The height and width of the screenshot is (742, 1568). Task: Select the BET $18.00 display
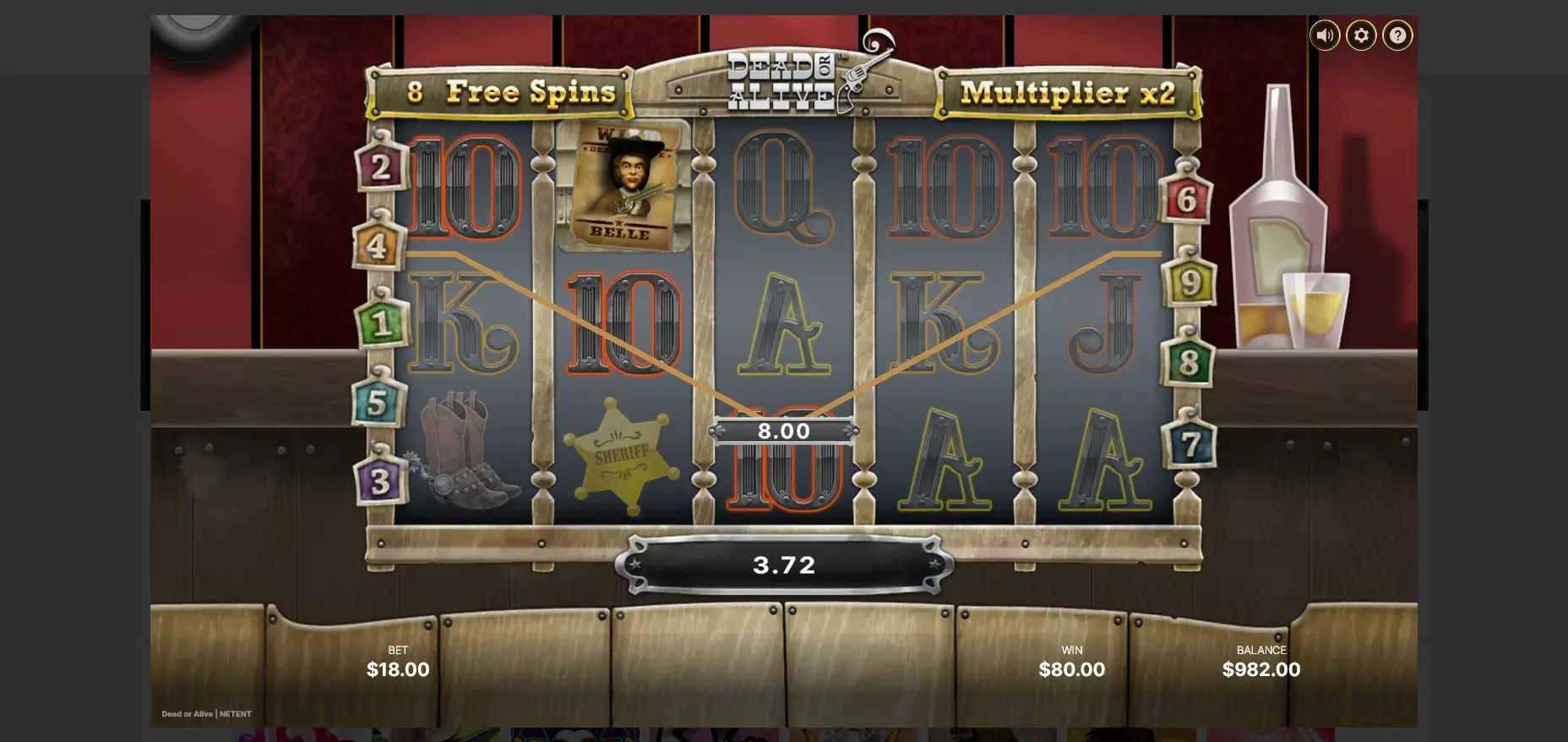tap(398, 668)
